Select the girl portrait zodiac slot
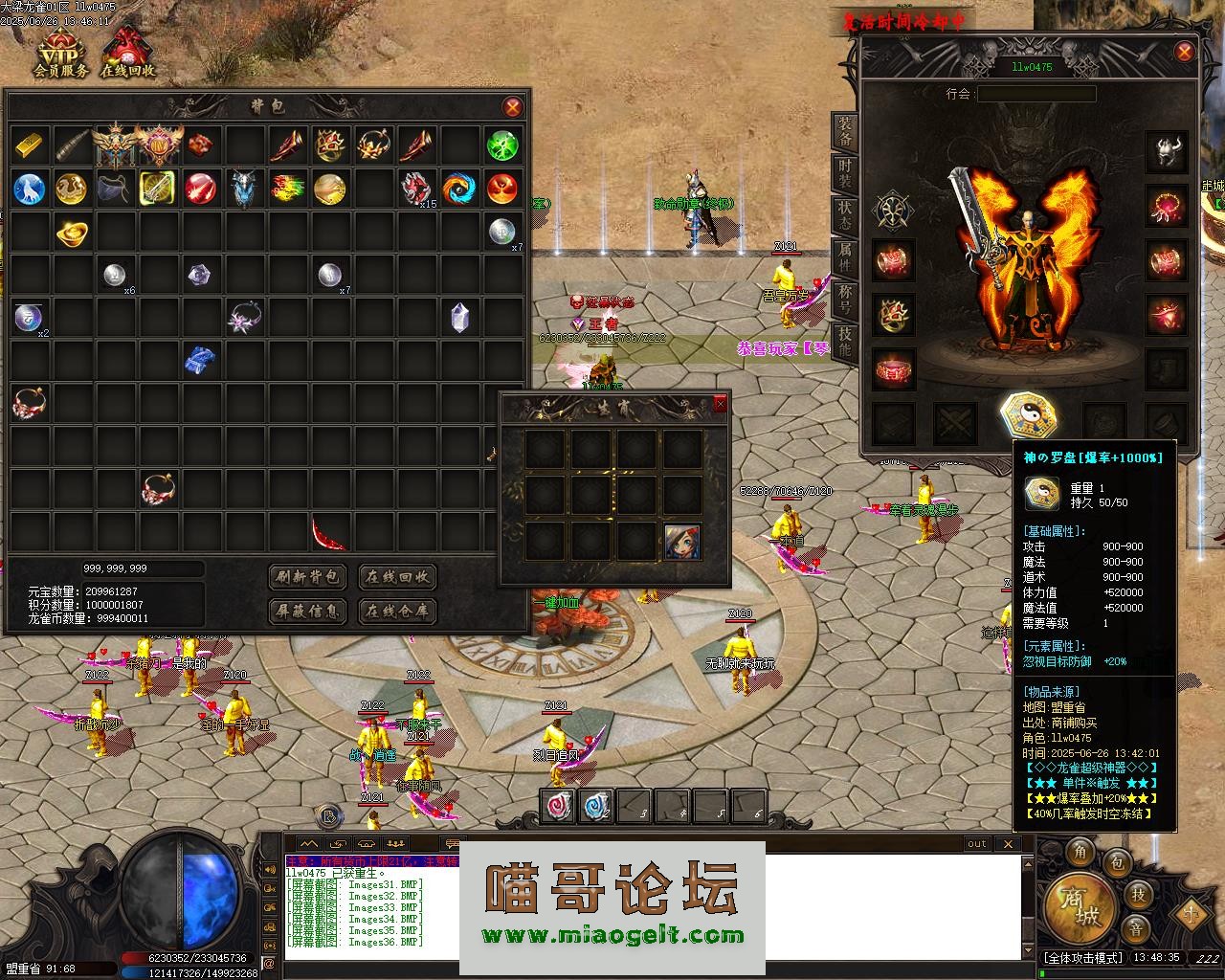 point(682,542)
